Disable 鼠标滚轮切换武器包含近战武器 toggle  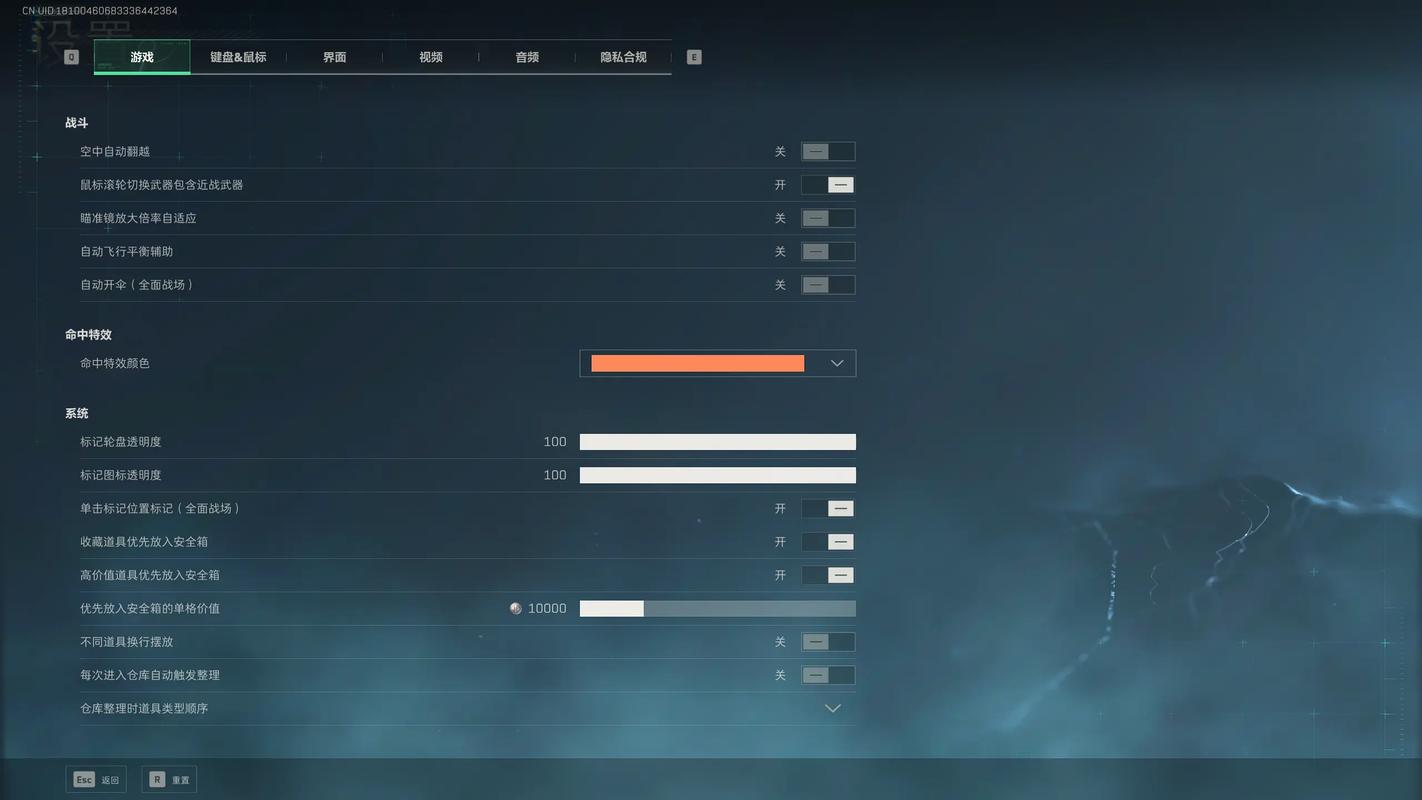pyautogui.click(x=828, y=184)
